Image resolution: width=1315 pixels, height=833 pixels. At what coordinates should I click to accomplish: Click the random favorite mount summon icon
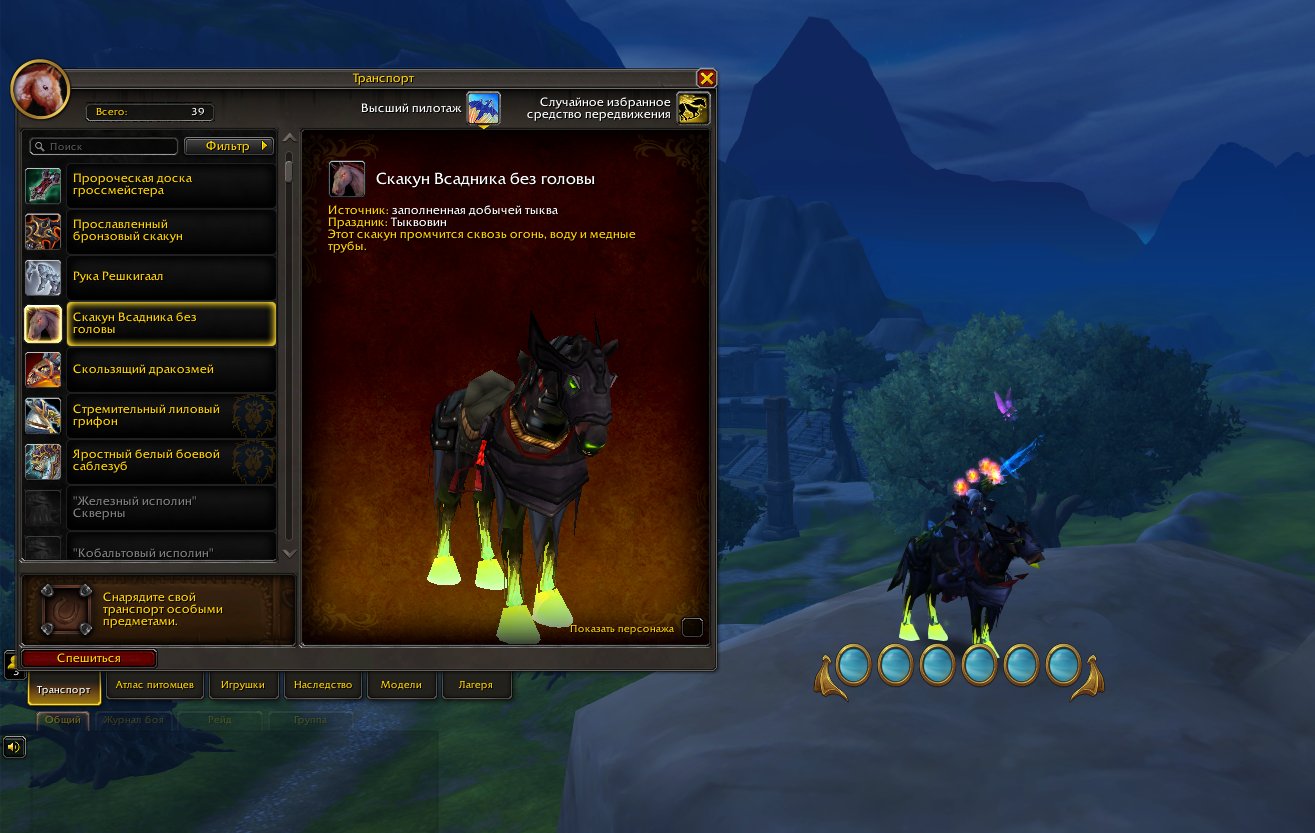(x=692, y=106)
